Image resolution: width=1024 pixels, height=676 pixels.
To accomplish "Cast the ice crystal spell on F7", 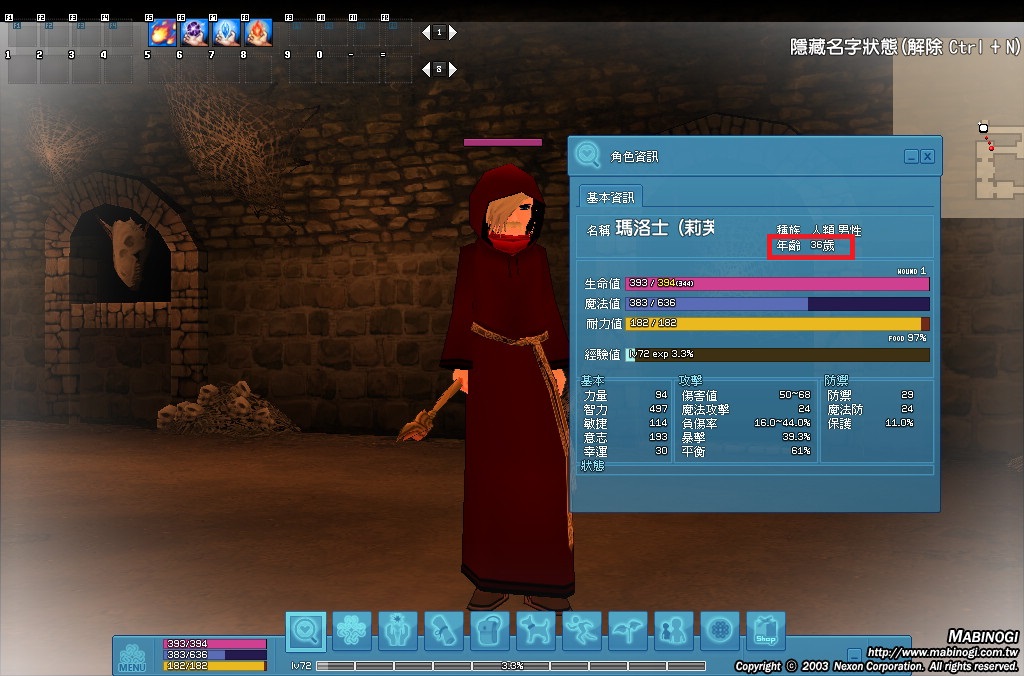I will pyautogui.click(x=227, y=34).
